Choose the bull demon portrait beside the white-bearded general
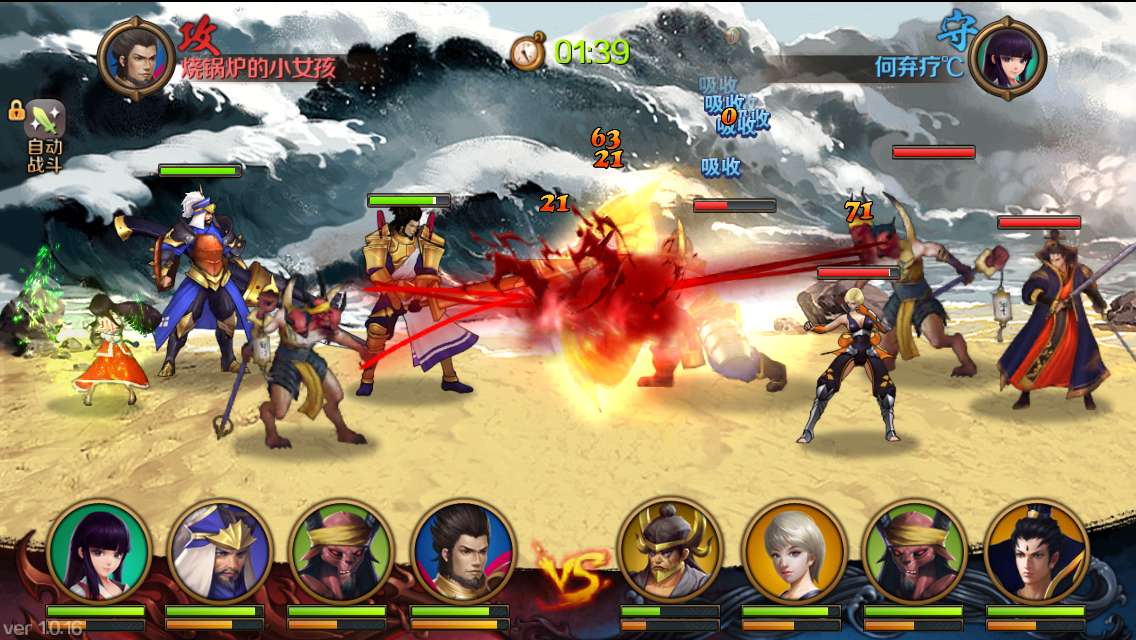 pyautogui.click(x=341, y=552)
